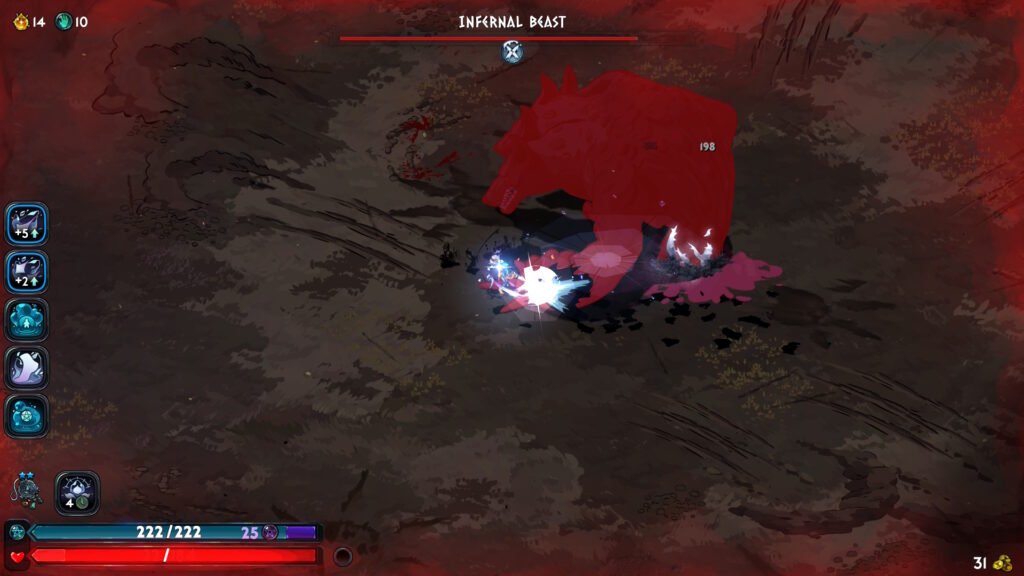Select the two-star keepsake charm icon
The width and height of the screenshot is (1024, 576).
(26, 489)
